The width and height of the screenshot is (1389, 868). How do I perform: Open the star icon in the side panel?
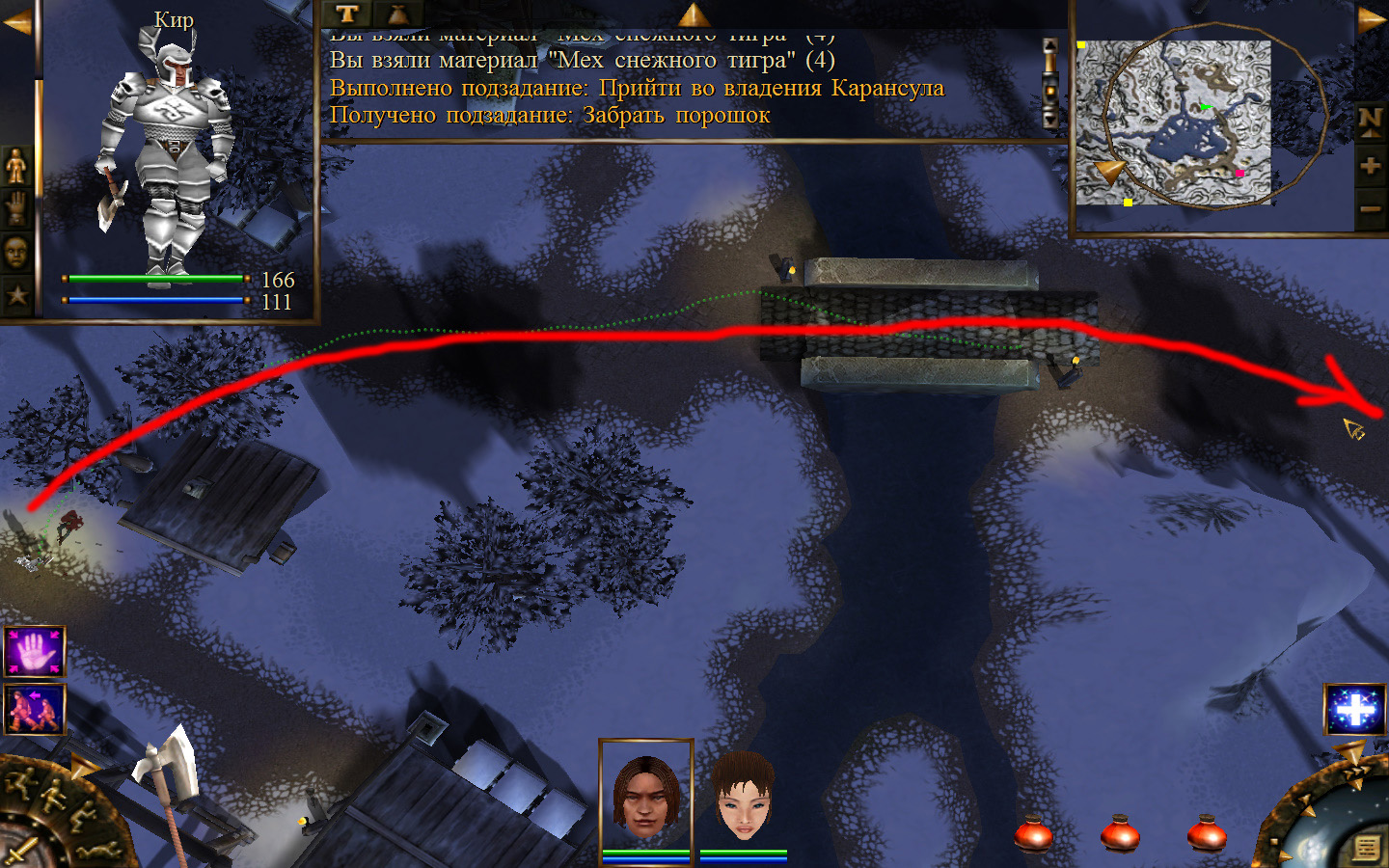[x=16, y=295]
